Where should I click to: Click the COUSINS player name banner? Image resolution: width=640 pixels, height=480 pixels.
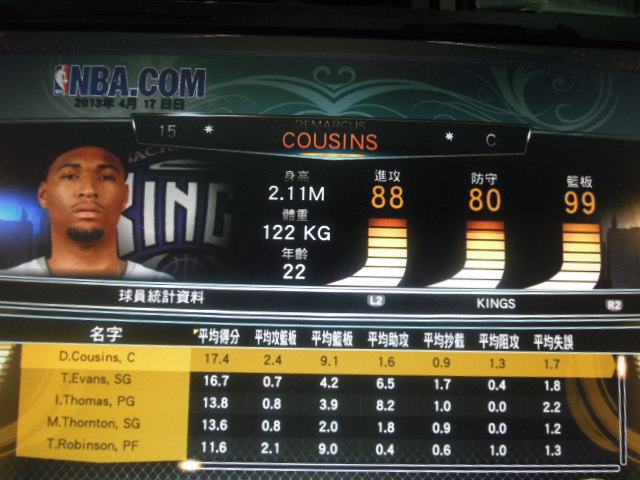click(x=329, y=141)
